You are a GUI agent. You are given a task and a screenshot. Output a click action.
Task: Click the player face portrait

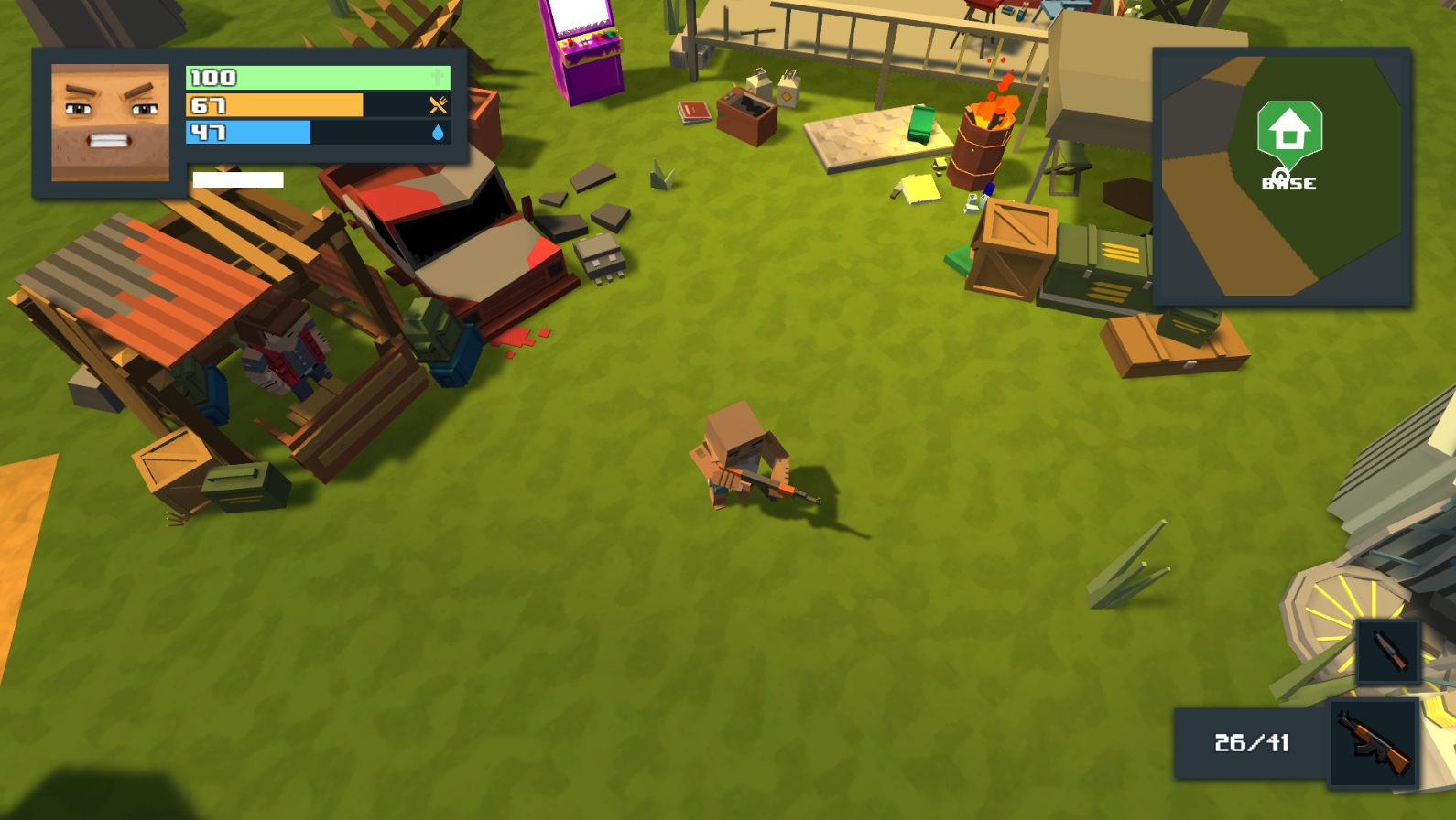[x=110, y=122]
